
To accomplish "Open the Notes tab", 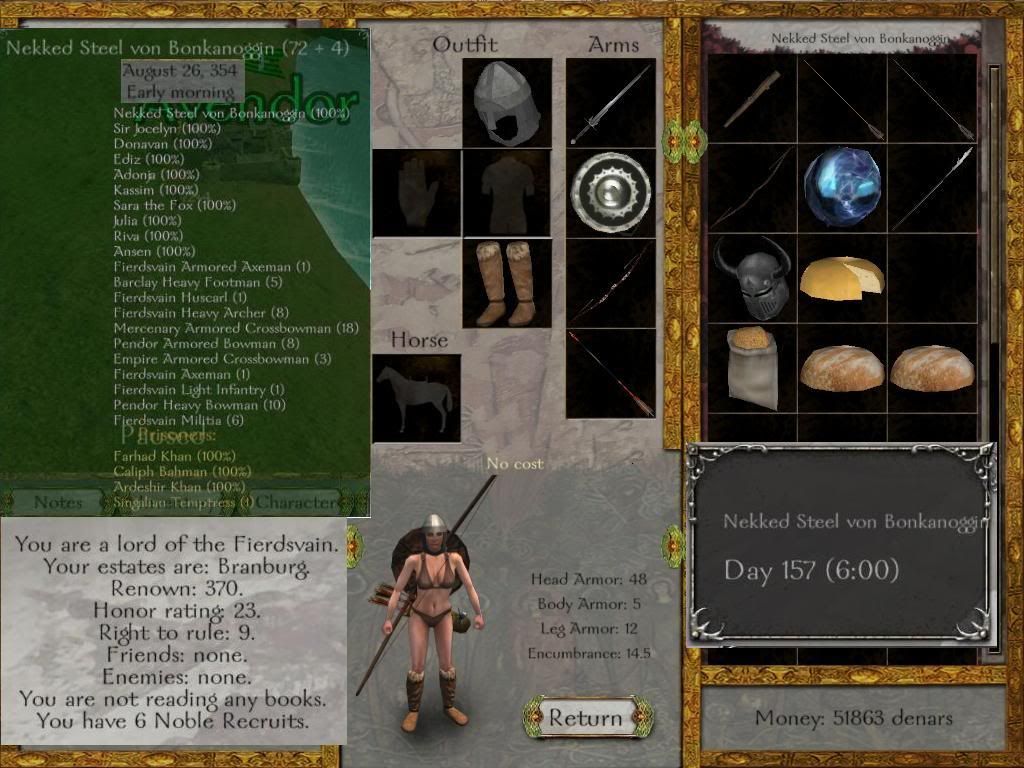I will pyautogui.click(x=58, y=502).
